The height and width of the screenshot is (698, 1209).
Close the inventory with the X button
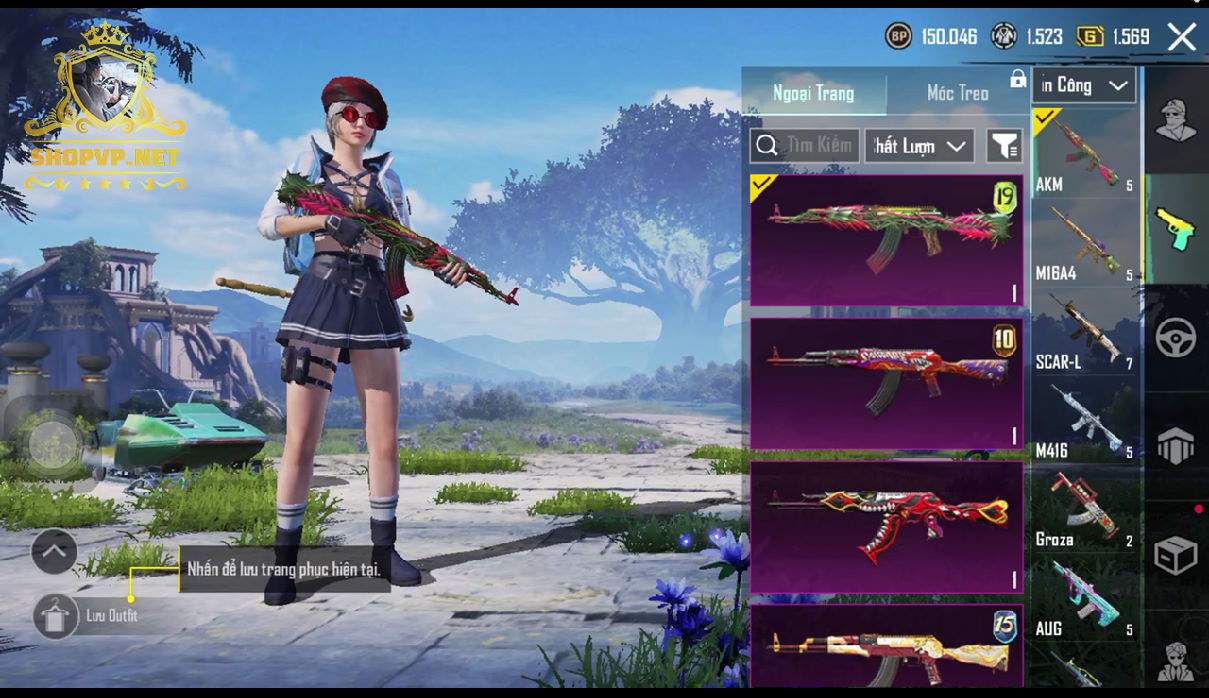click(1181, 38)
